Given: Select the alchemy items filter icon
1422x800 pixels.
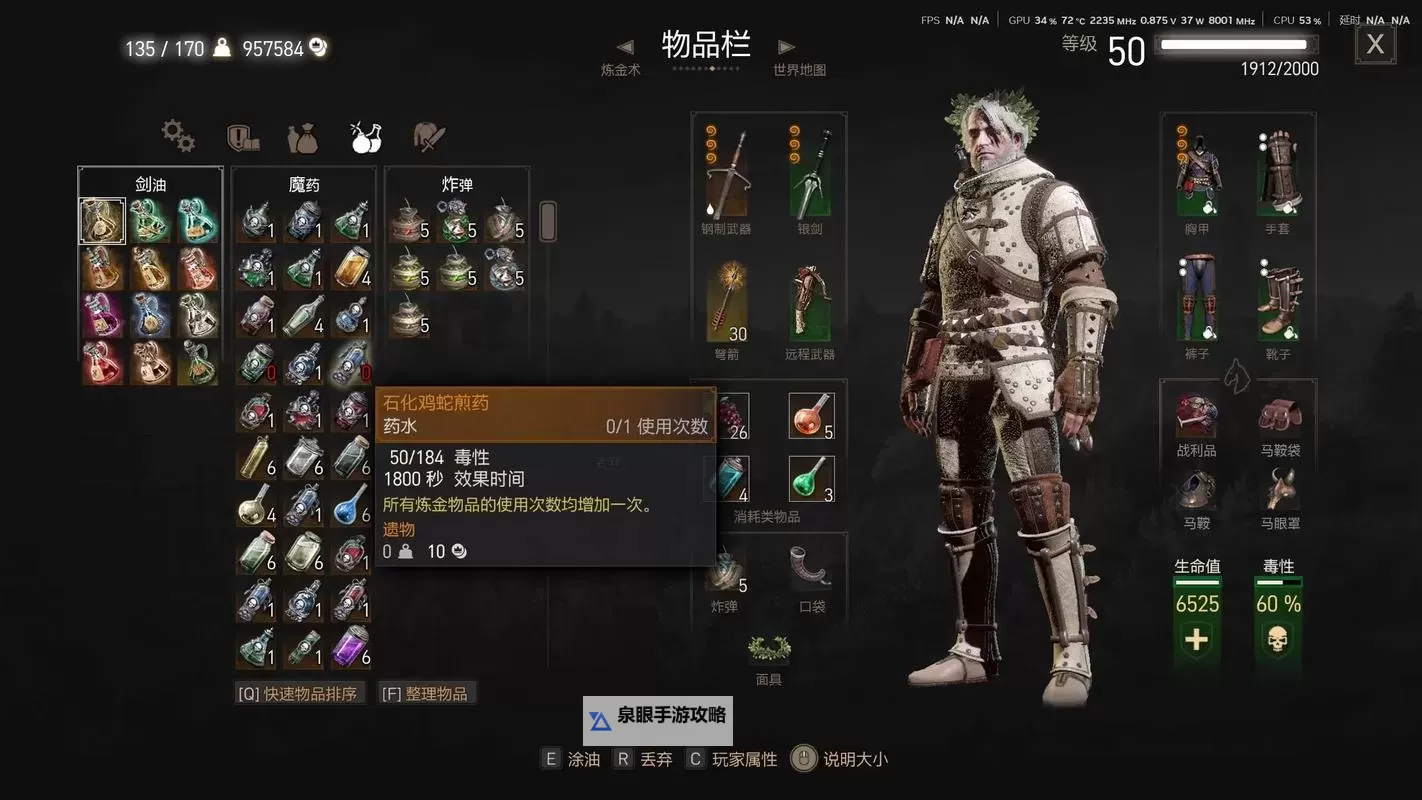Looking at the screenshot, I should coord(366,138).
